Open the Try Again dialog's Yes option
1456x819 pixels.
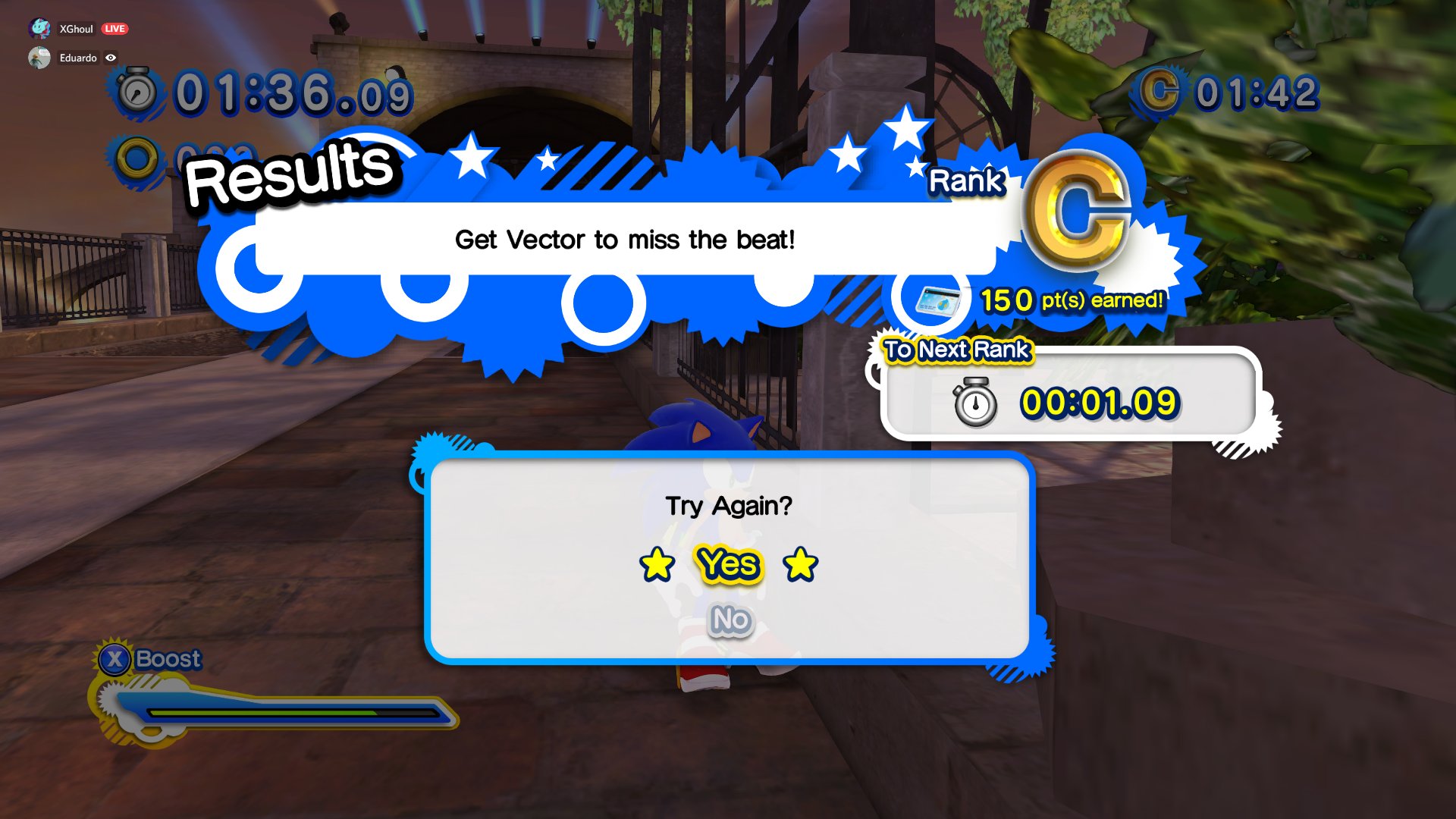tap(728, 566)
